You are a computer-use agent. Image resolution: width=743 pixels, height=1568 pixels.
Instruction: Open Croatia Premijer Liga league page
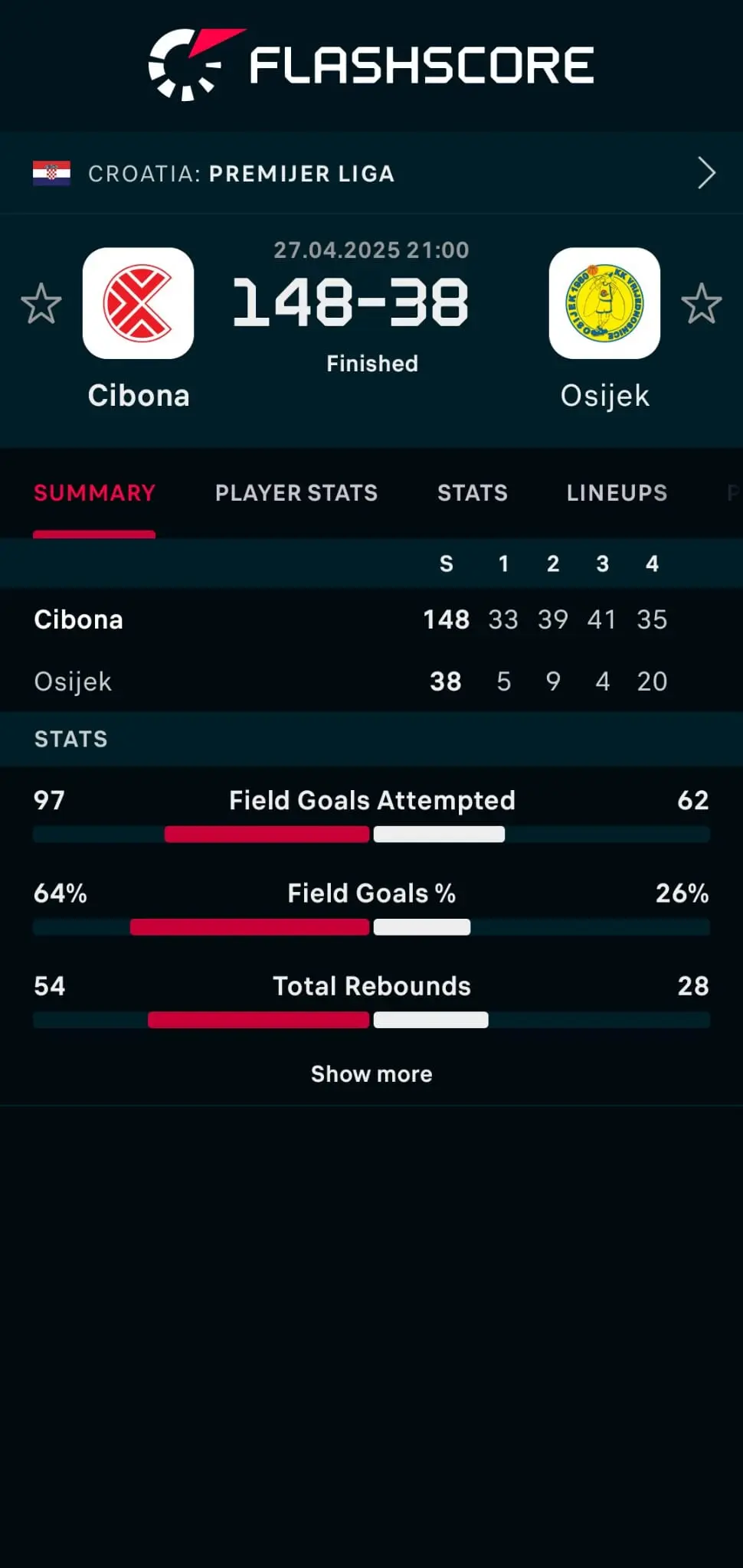pyautogui.click(x=241, y=174)
